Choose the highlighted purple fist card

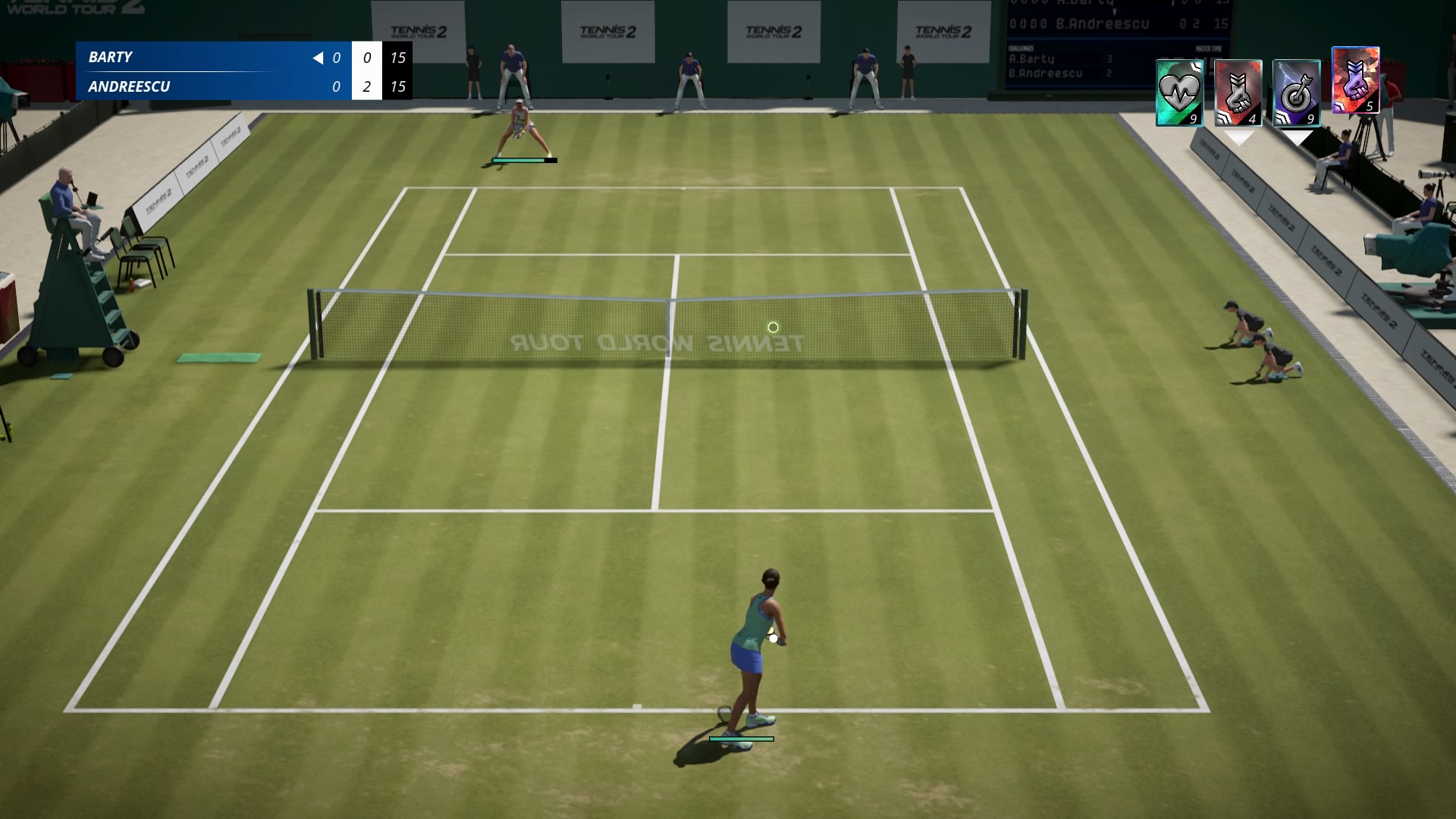[1355, 80]
